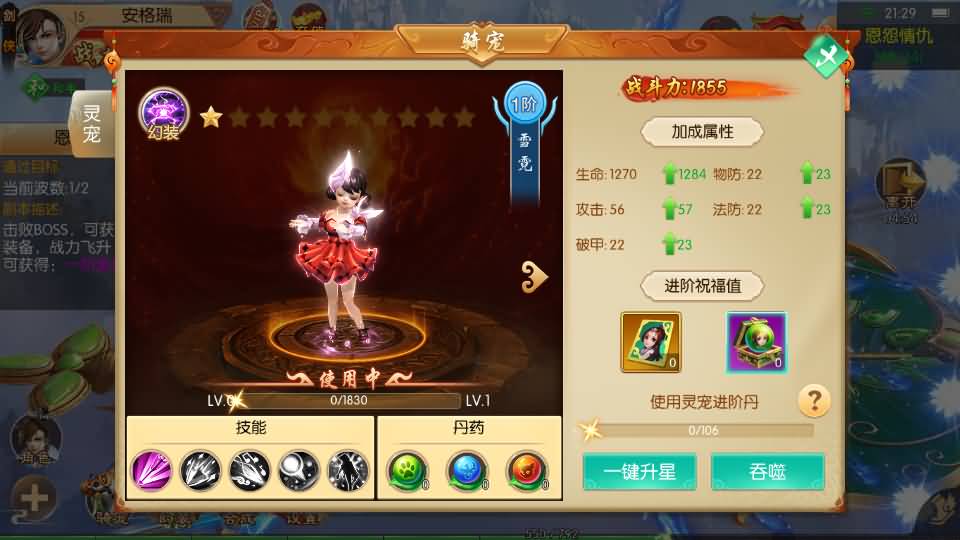
Task: Show the next pet with the arrow
Action: pyautogui.click(x=535, y=277)
